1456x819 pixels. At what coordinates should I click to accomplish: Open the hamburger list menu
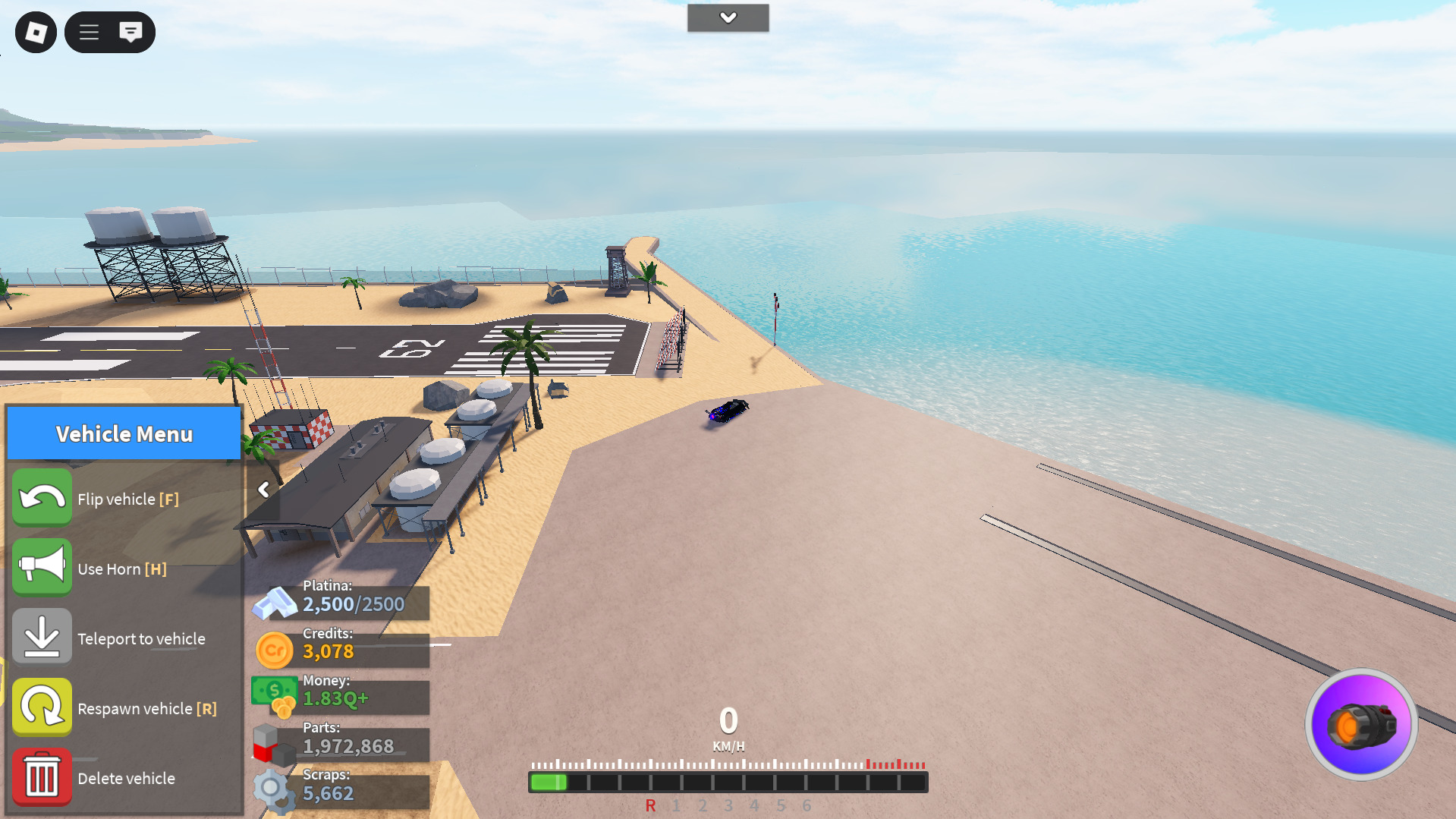(x=90, y=33)
